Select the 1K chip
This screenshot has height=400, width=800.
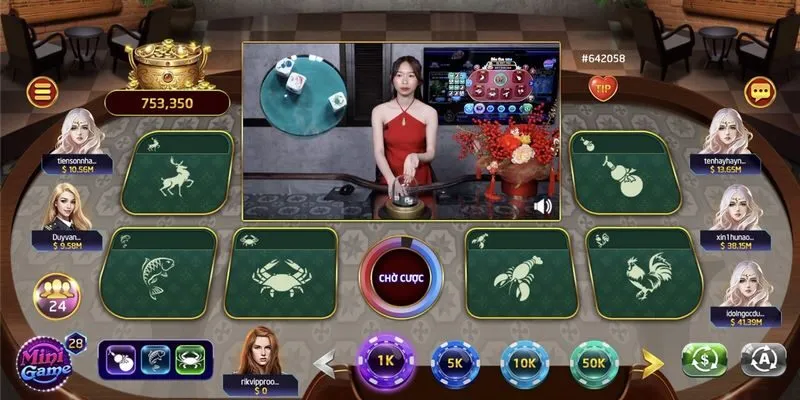coord(383,359)
